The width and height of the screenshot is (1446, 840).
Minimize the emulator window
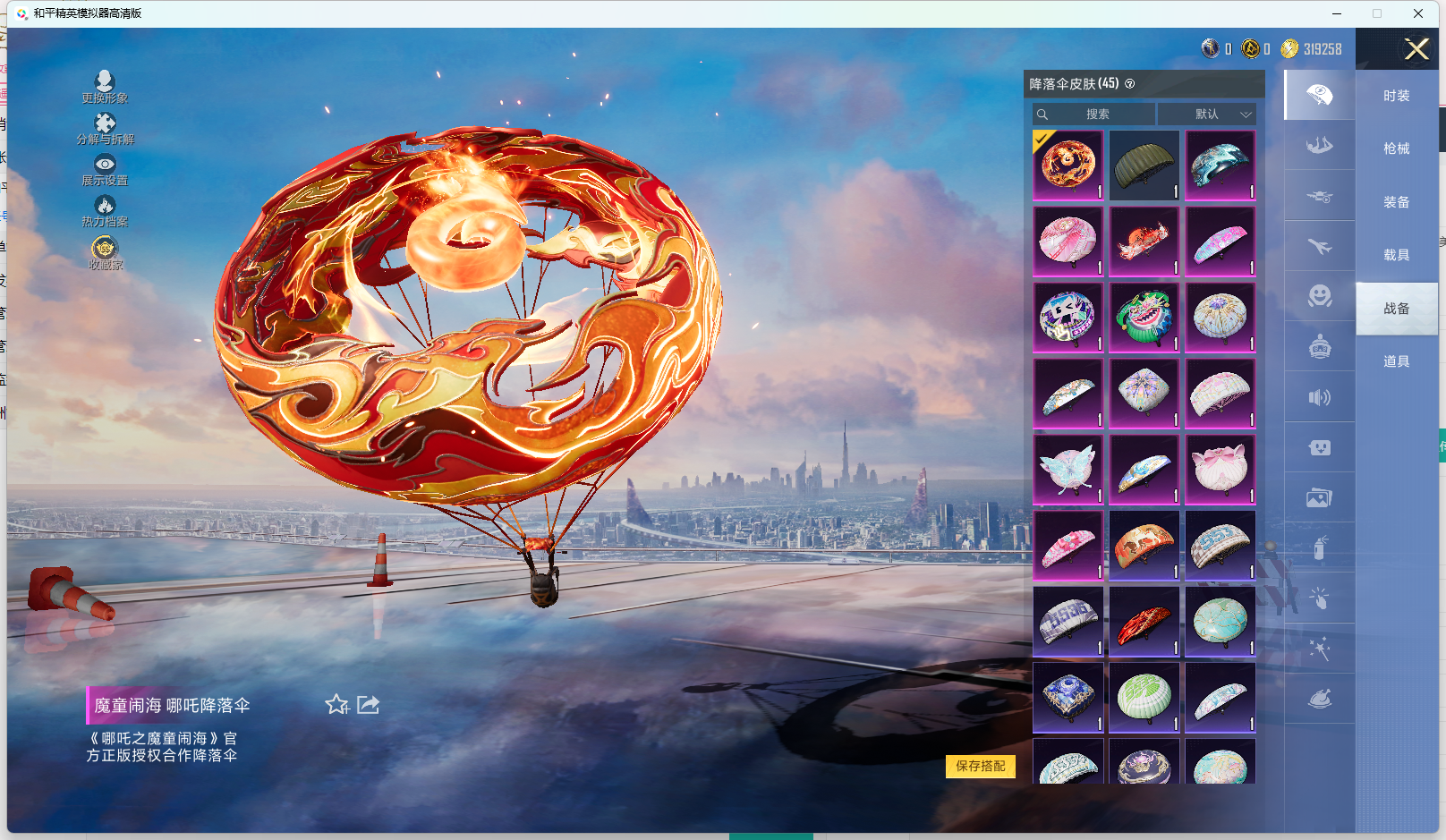1337,13
